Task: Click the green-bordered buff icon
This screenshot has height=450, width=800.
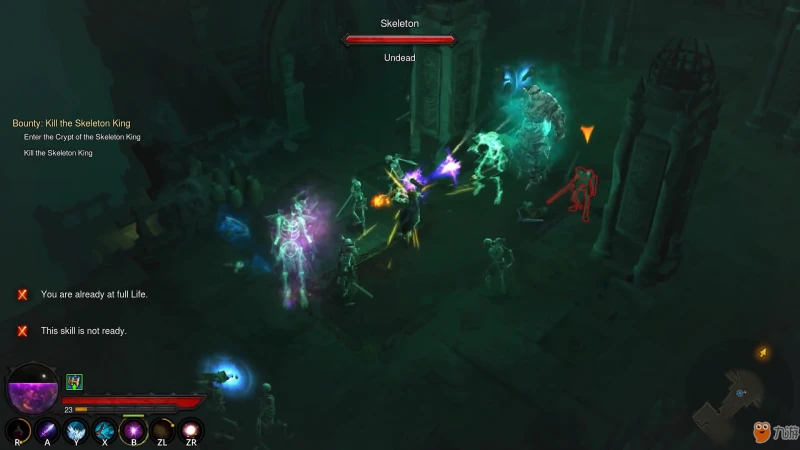Action: pyautogui.click(x=74, y=381)
